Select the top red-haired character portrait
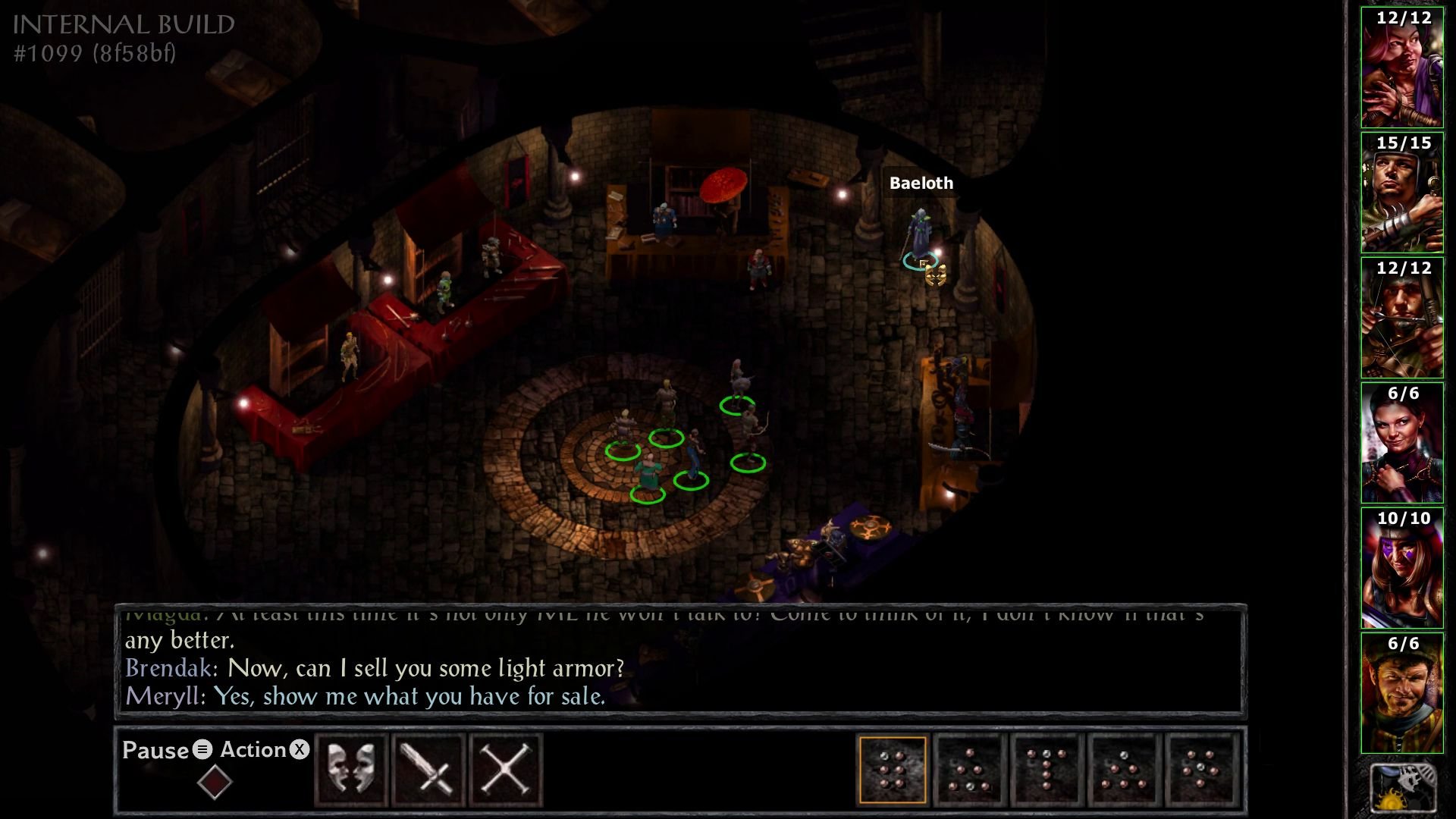This screenshot has height=819, width=1456. click(x=1402, y=64)
